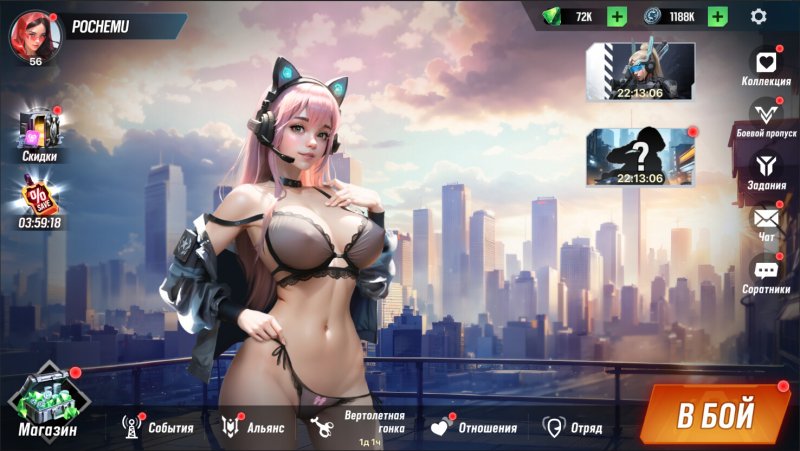
Task: Open the Вертолетная гонка helicopter race
Action: click(361, 427)
